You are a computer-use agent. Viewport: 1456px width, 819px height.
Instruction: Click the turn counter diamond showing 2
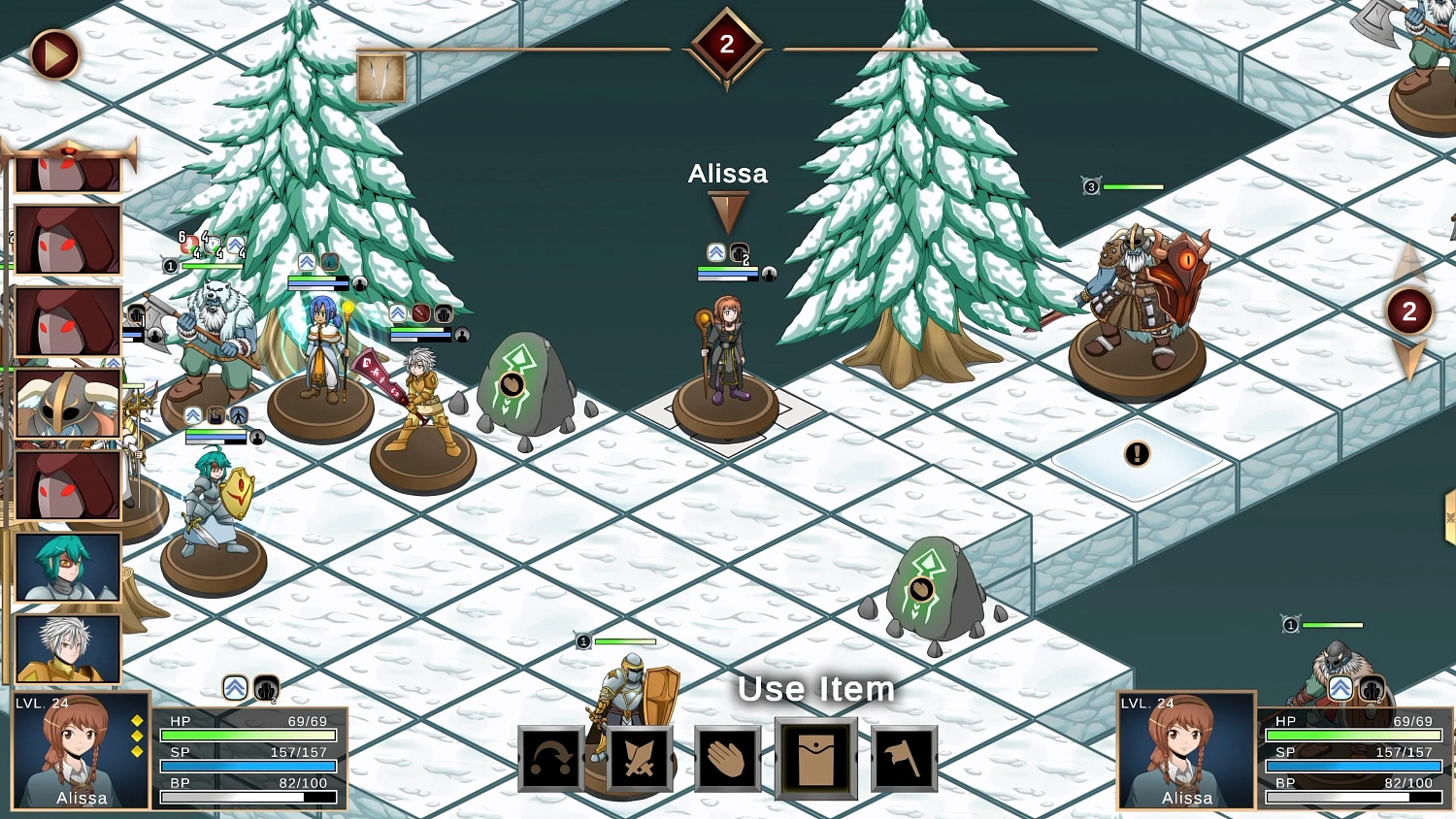[x=727, y=46]
